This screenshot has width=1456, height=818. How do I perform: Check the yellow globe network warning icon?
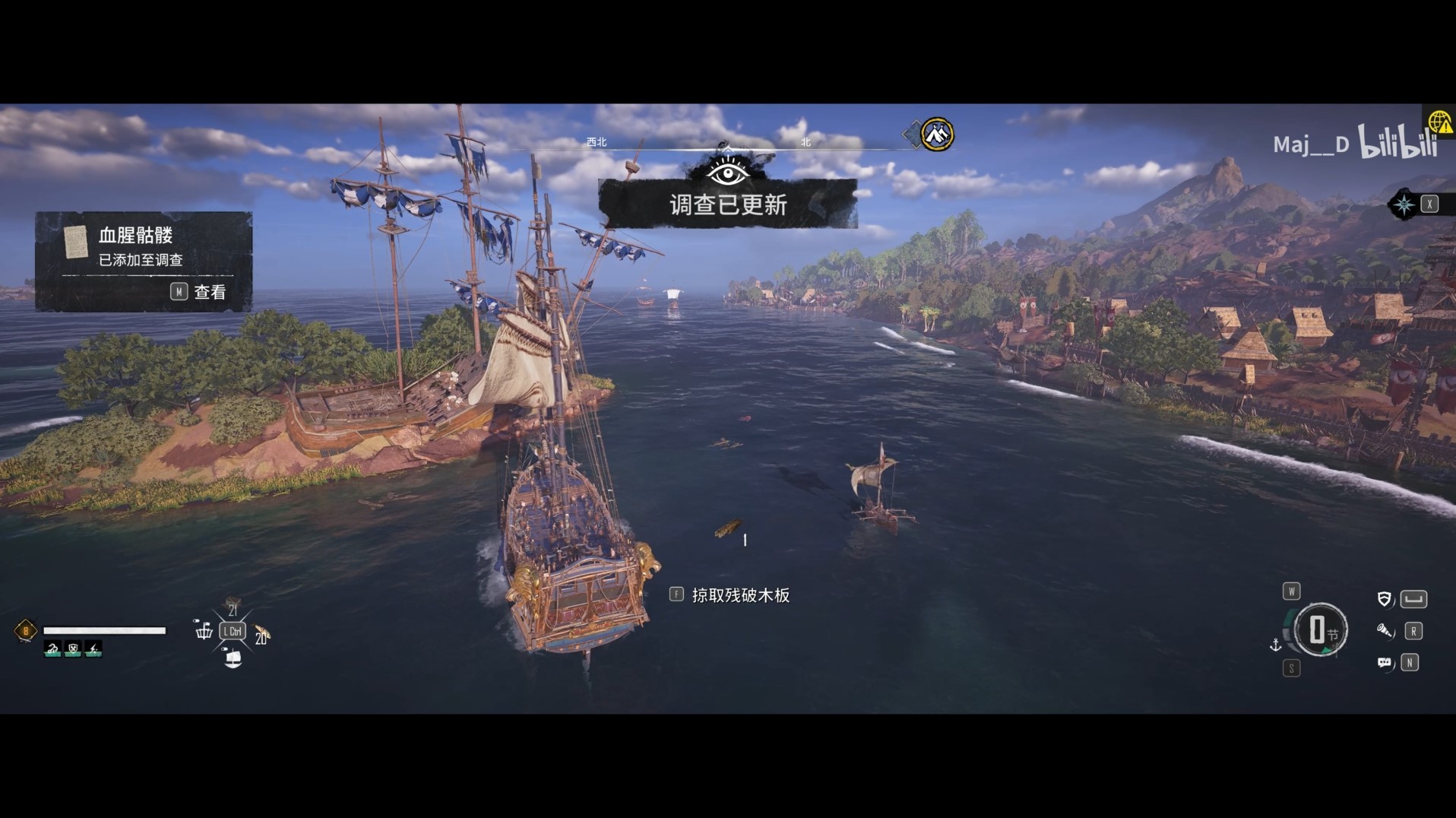click(1439, 122)
